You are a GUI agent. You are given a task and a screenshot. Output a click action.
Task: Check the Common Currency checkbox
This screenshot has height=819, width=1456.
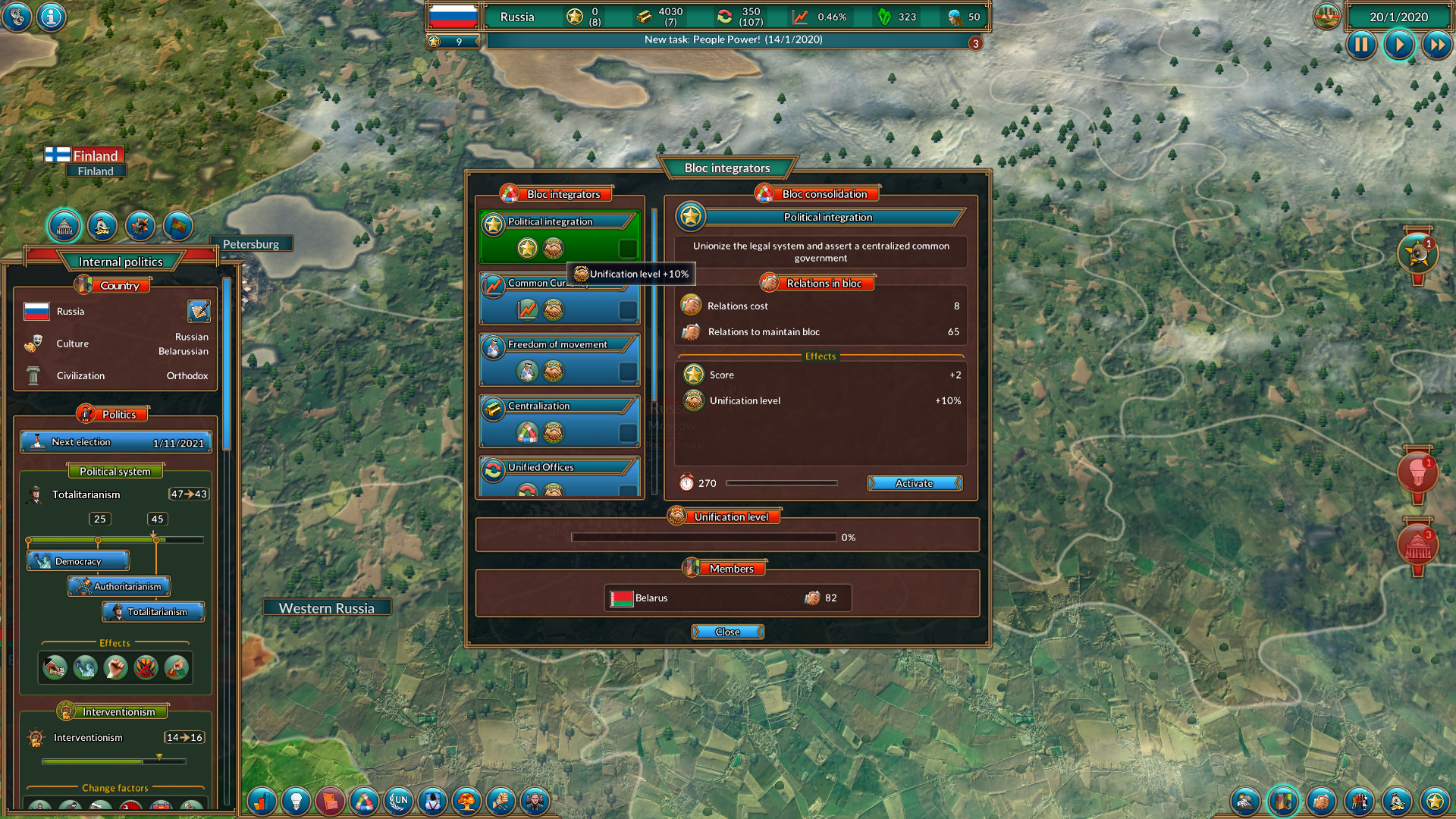(x=627, y=309)
